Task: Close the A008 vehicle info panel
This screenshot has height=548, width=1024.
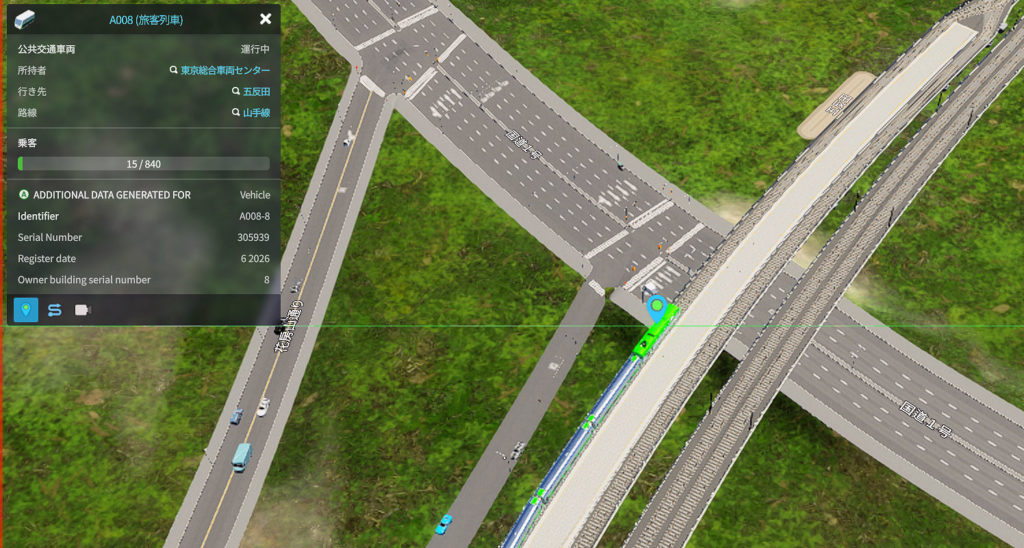Action: pos(265,19)
